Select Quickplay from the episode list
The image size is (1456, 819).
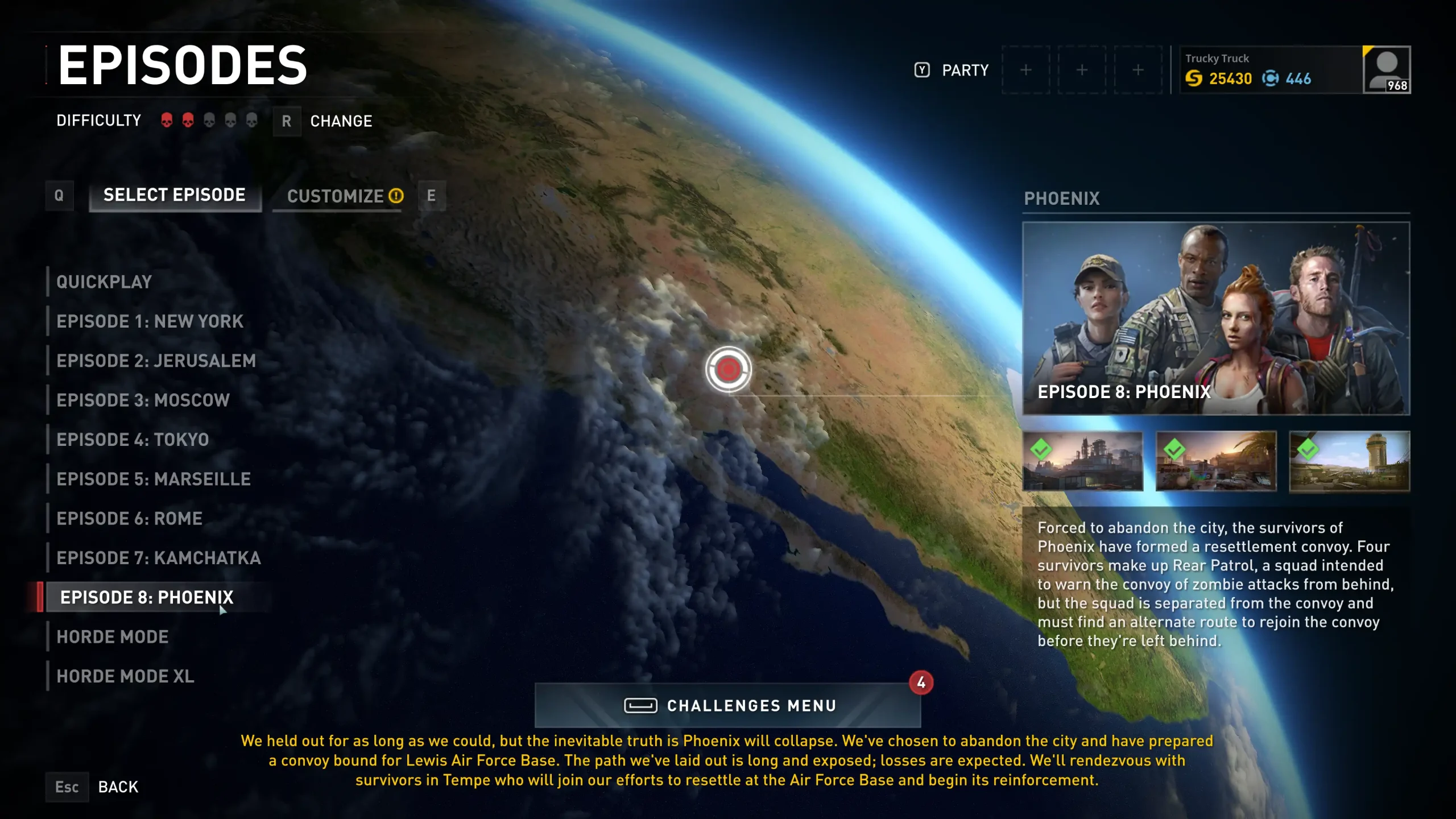pos(104,282)
